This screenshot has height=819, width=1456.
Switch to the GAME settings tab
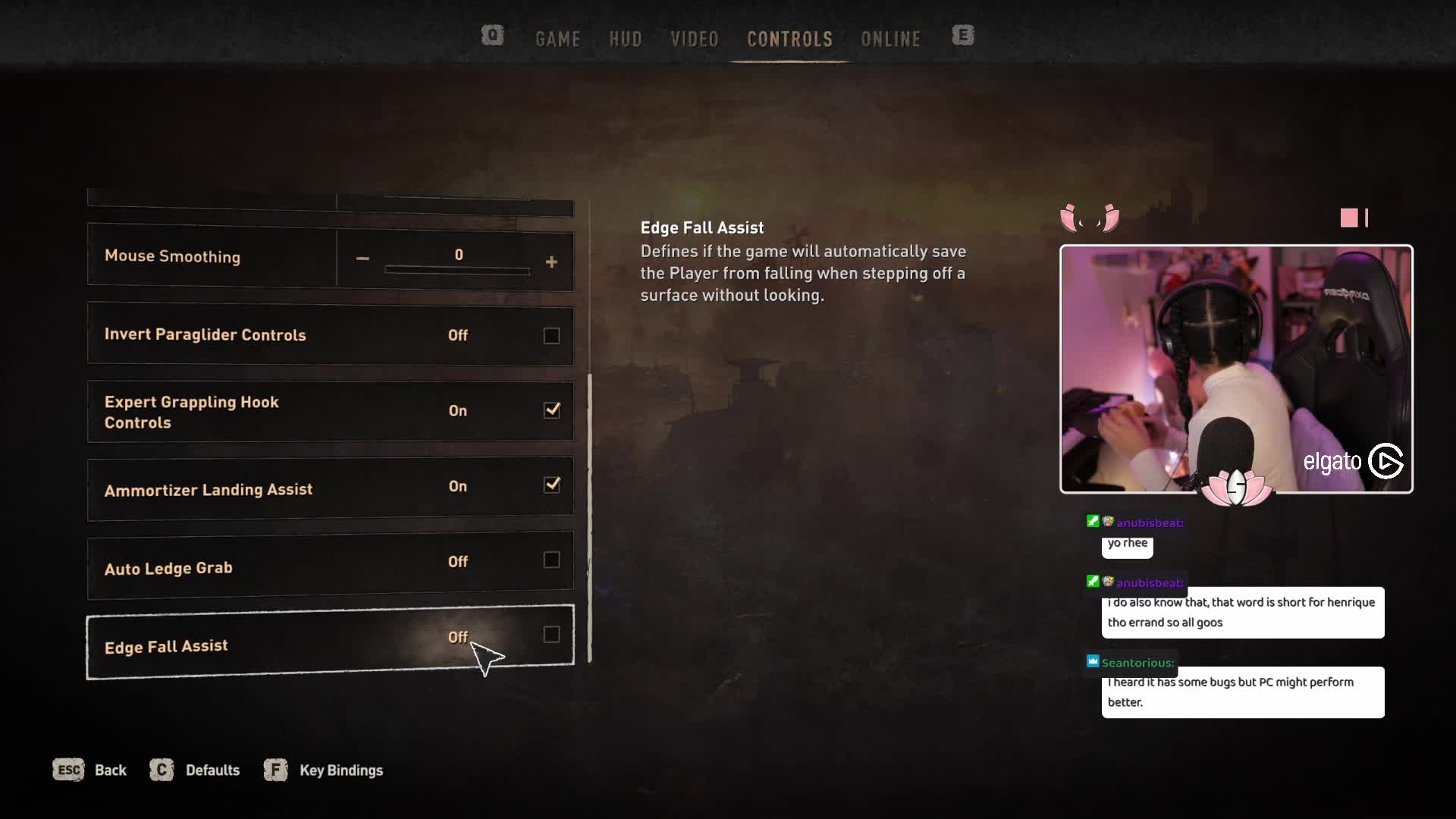[x=557, y=39]
